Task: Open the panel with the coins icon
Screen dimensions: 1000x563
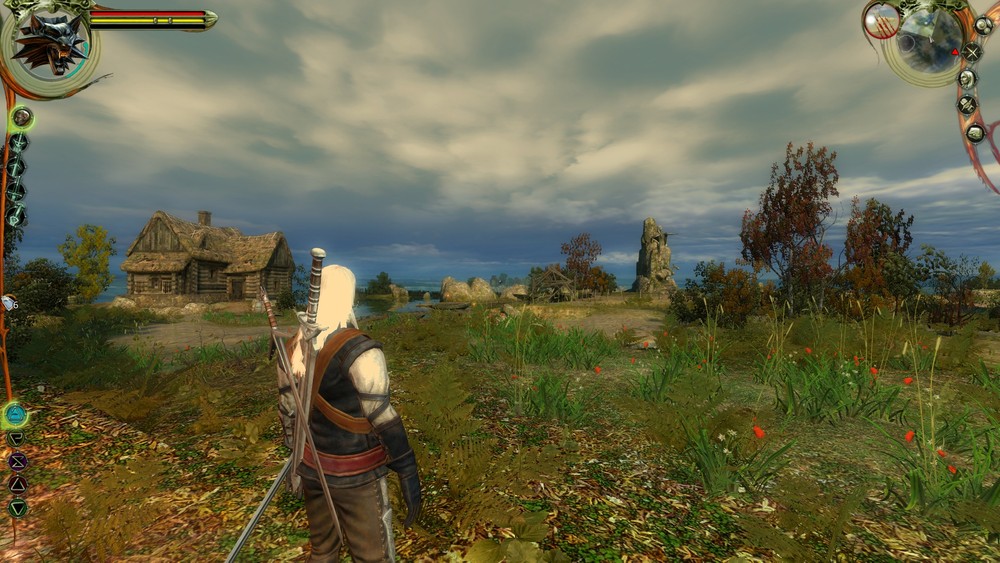Action: tap(983, 25)
